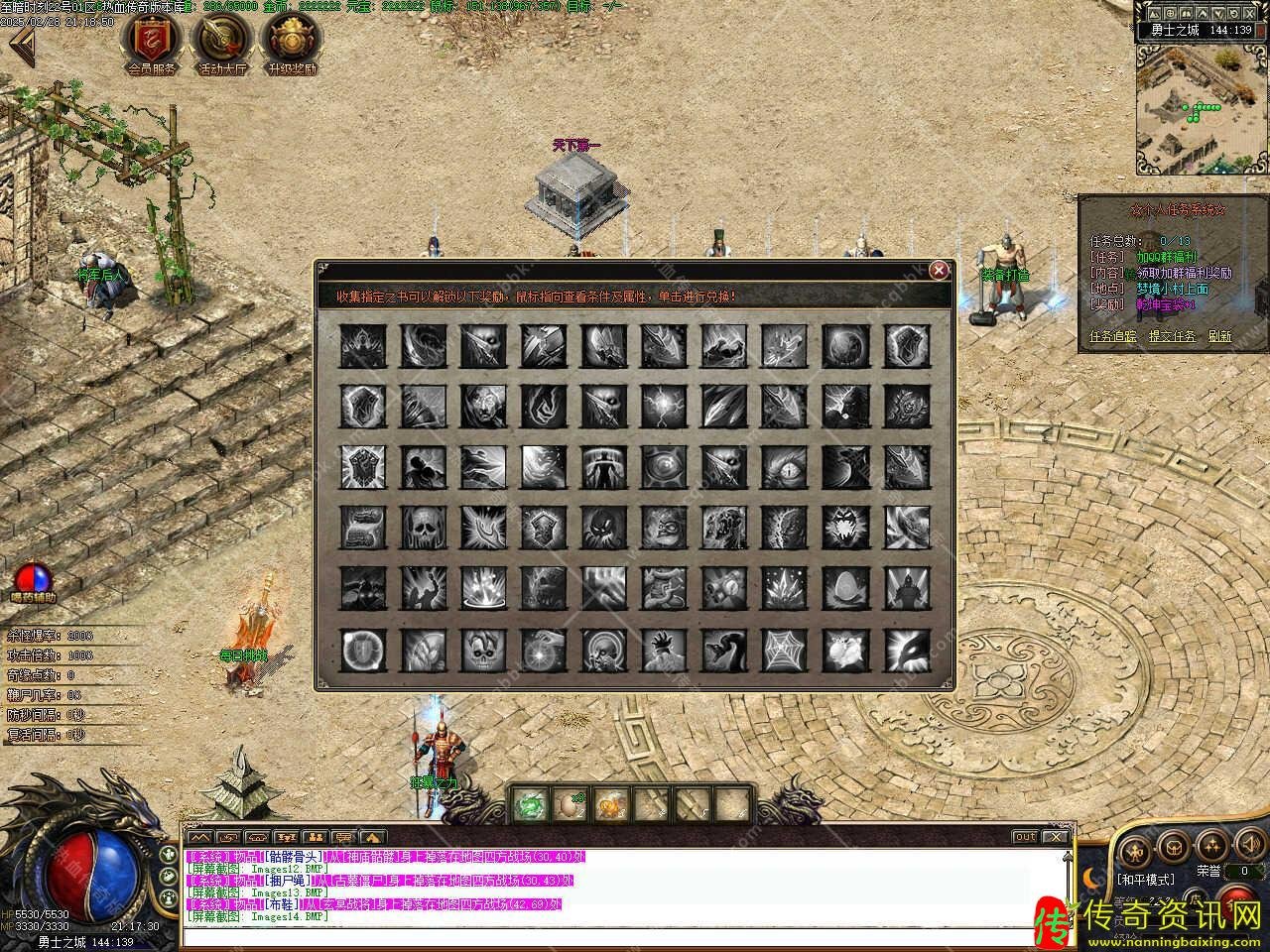This screenshot has width=1270, height=952.
Task: Close the chat window with its X
Action: point(1055,837)
